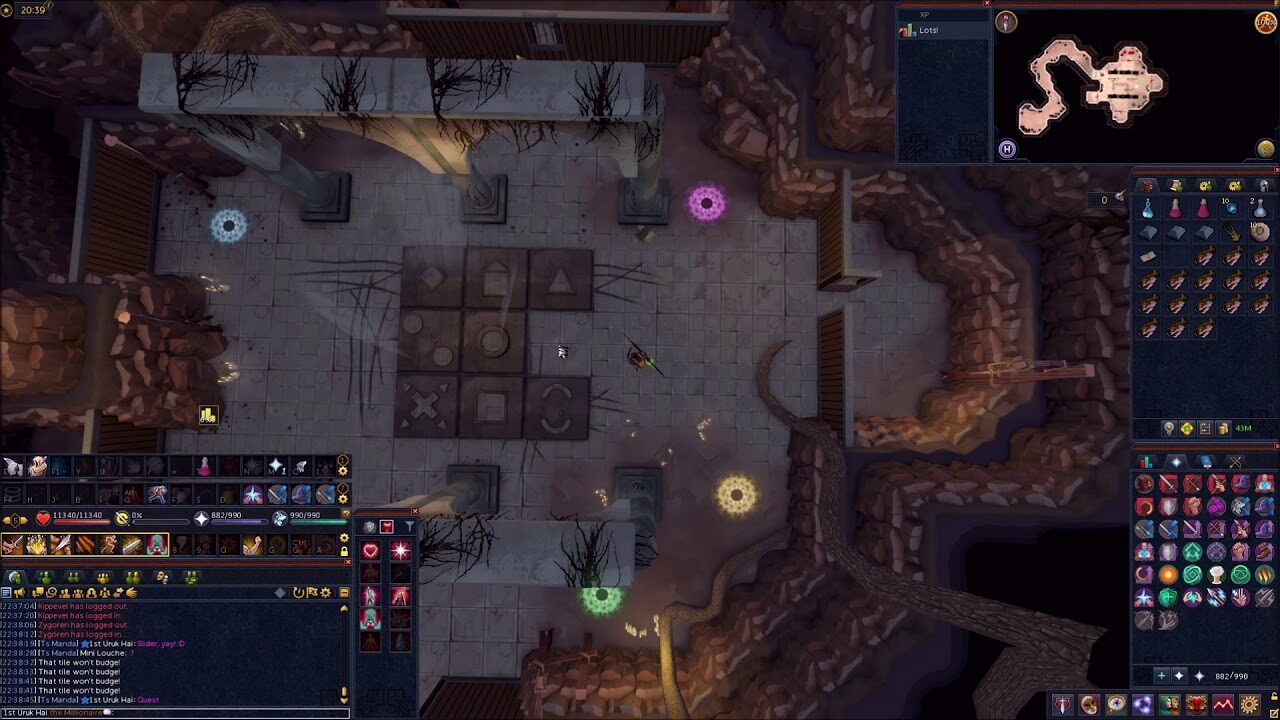Click the yellow loot icon on screen
1280x720 pixels.
(x=207, y=415)
